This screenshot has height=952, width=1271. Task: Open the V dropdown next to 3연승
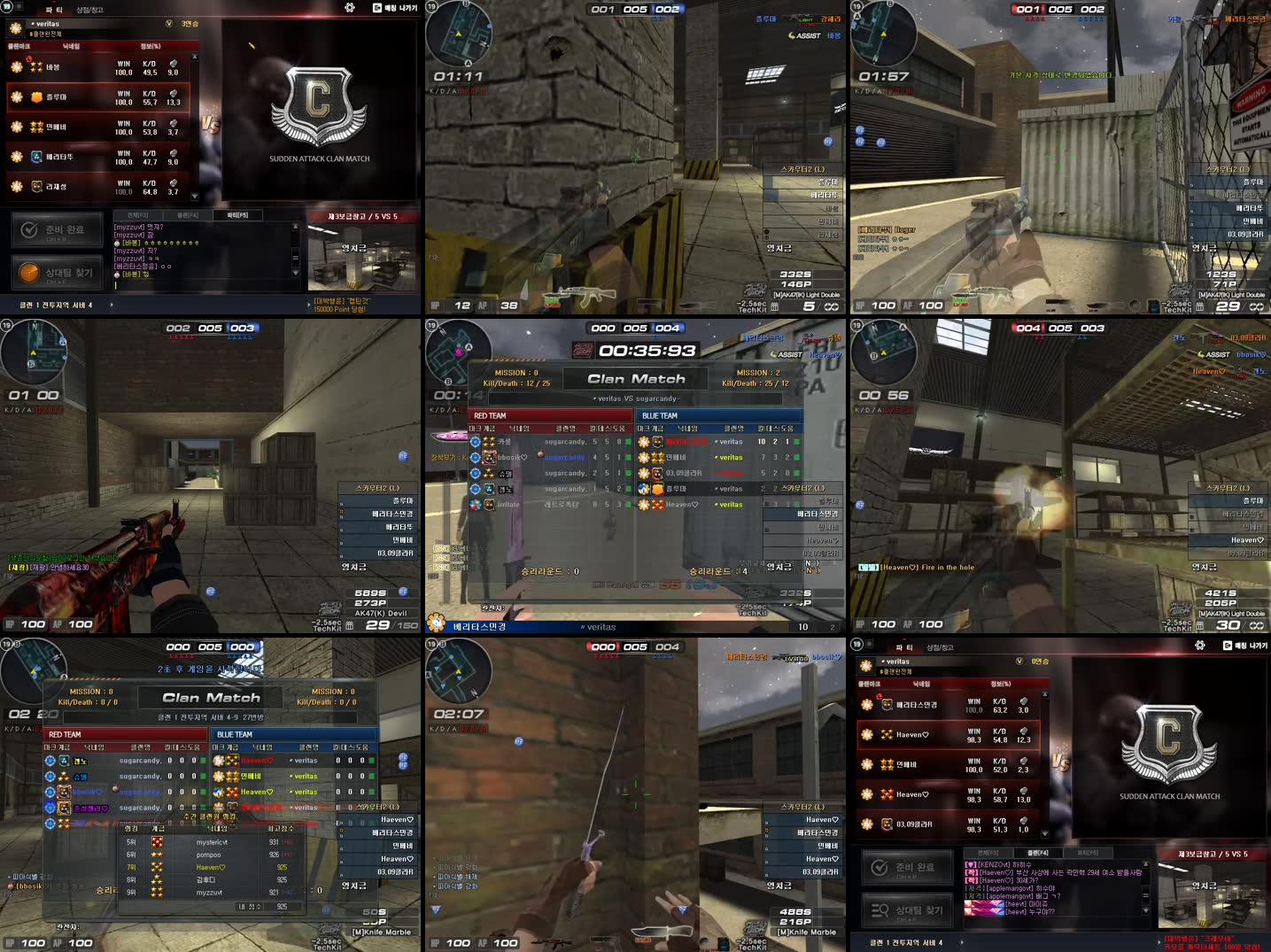click(169, 25)
